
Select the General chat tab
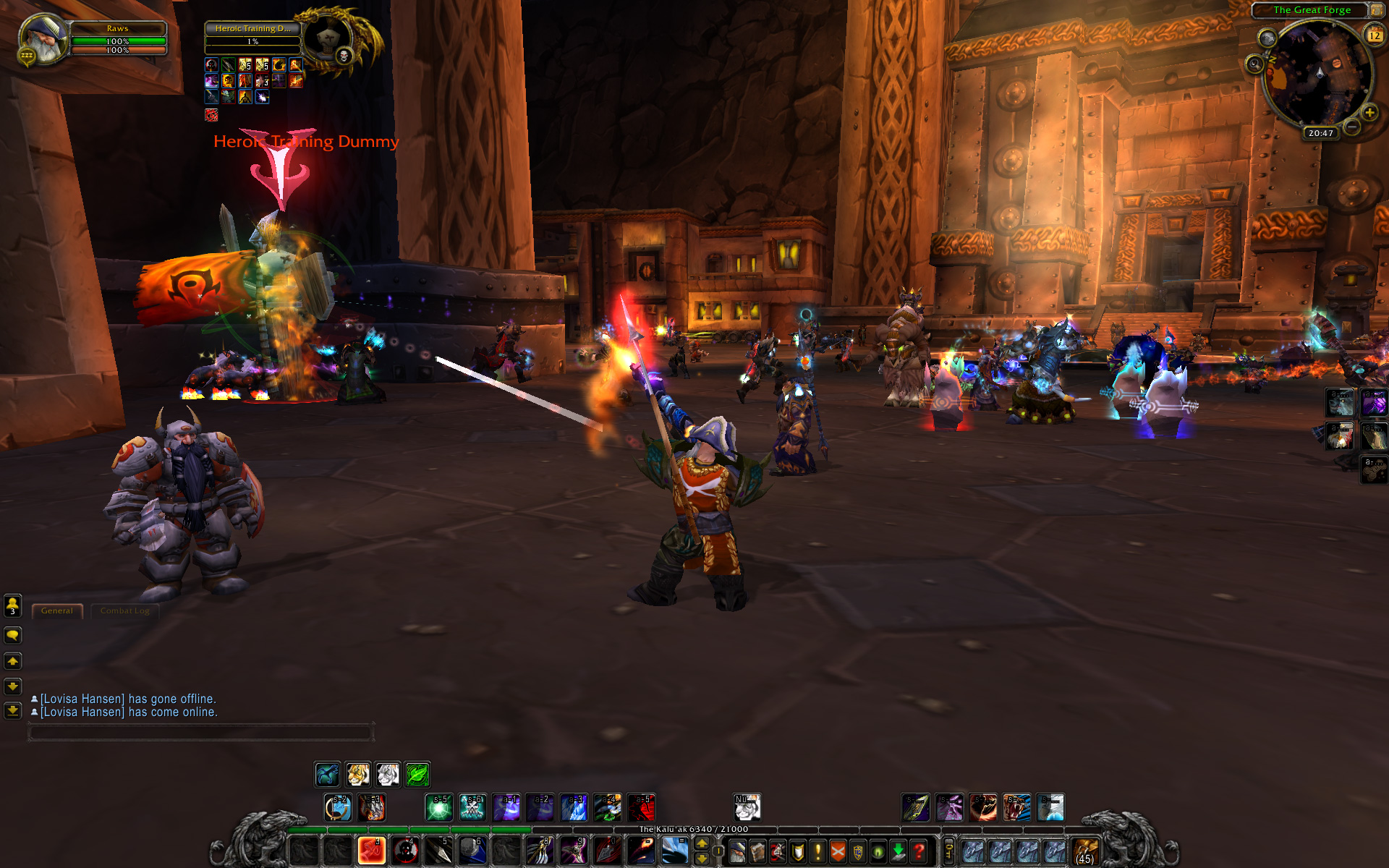click(x=57, y=611)
